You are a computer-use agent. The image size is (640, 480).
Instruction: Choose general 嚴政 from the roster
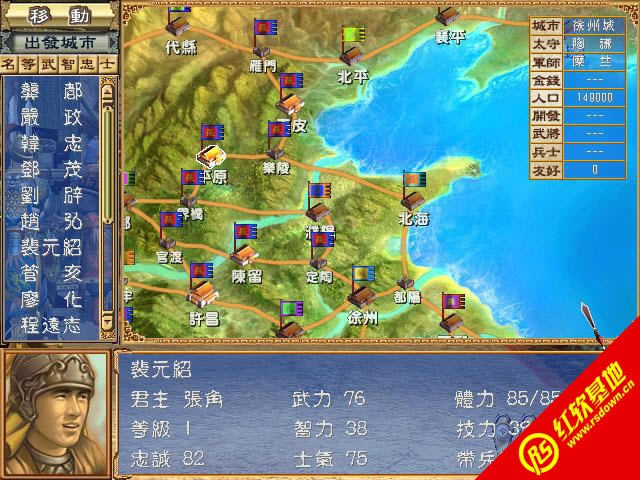(52, 118)
